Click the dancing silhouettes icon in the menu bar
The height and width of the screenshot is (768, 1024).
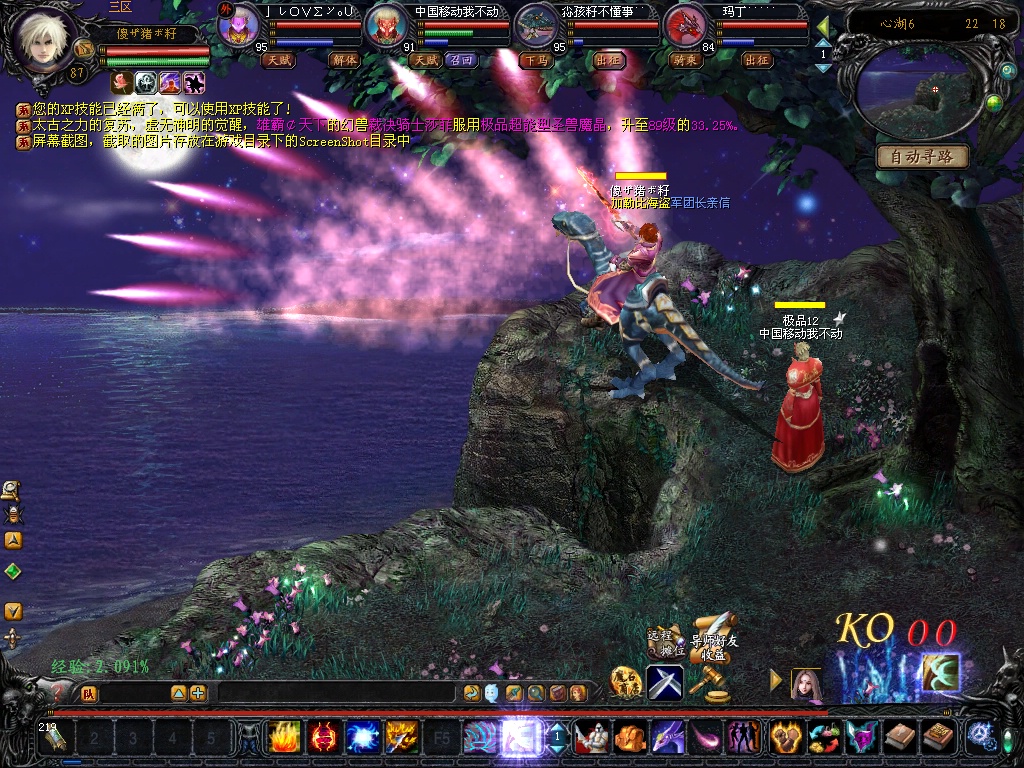click(x=743, y=738)
